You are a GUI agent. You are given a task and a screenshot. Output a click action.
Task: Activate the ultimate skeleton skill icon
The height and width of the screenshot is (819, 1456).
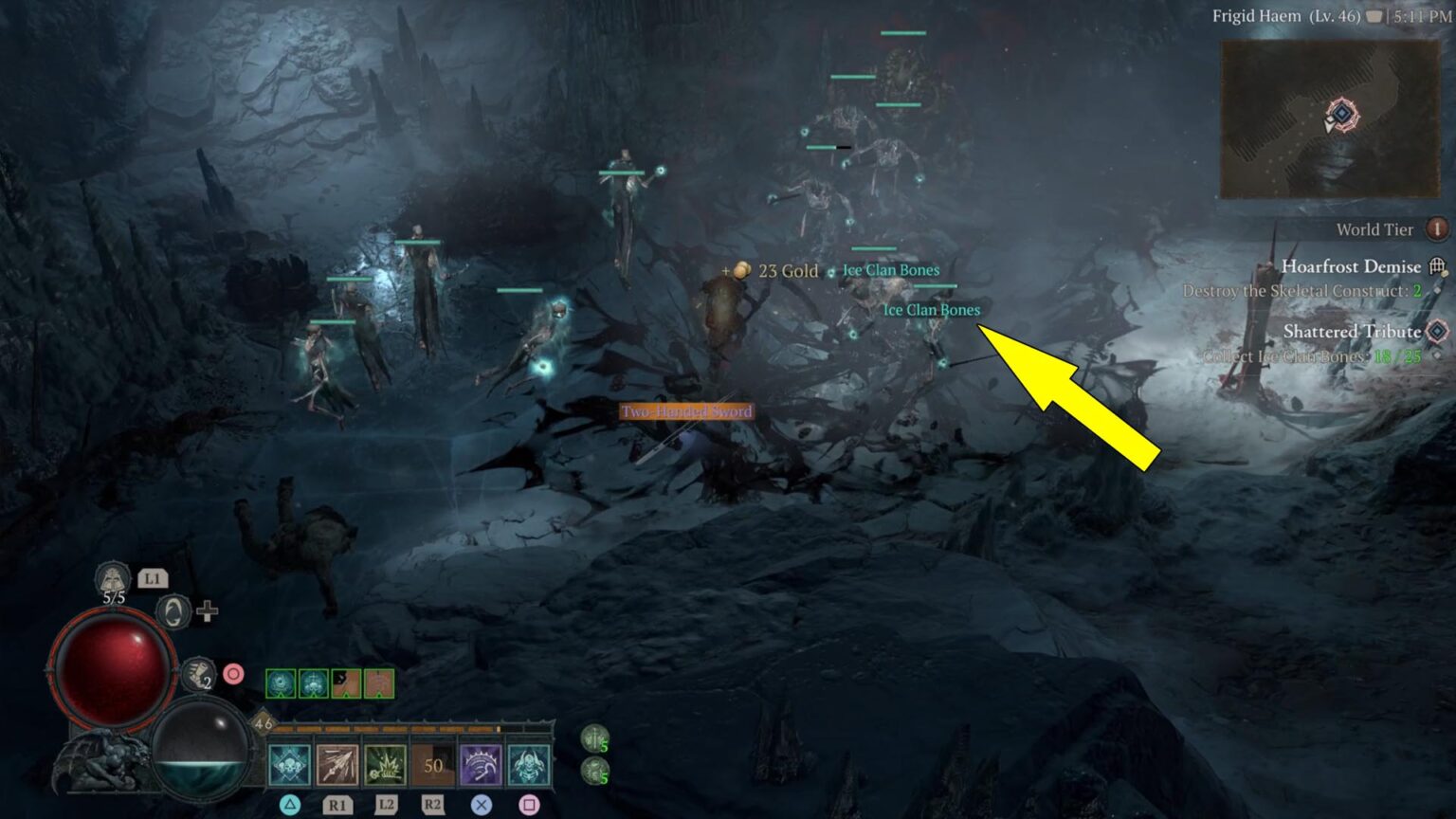529,763
